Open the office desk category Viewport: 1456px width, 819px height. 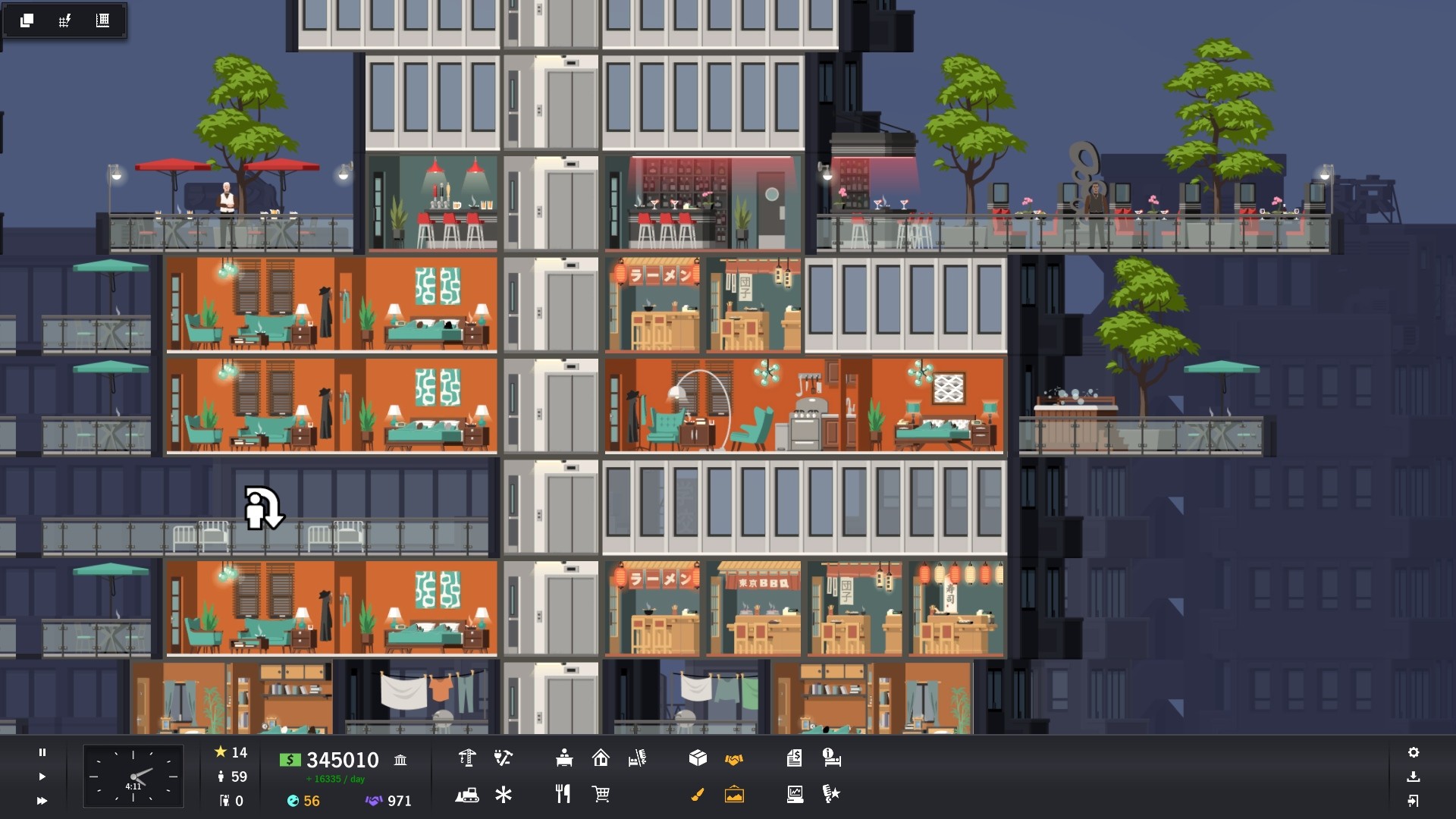[x=563, y=758]
